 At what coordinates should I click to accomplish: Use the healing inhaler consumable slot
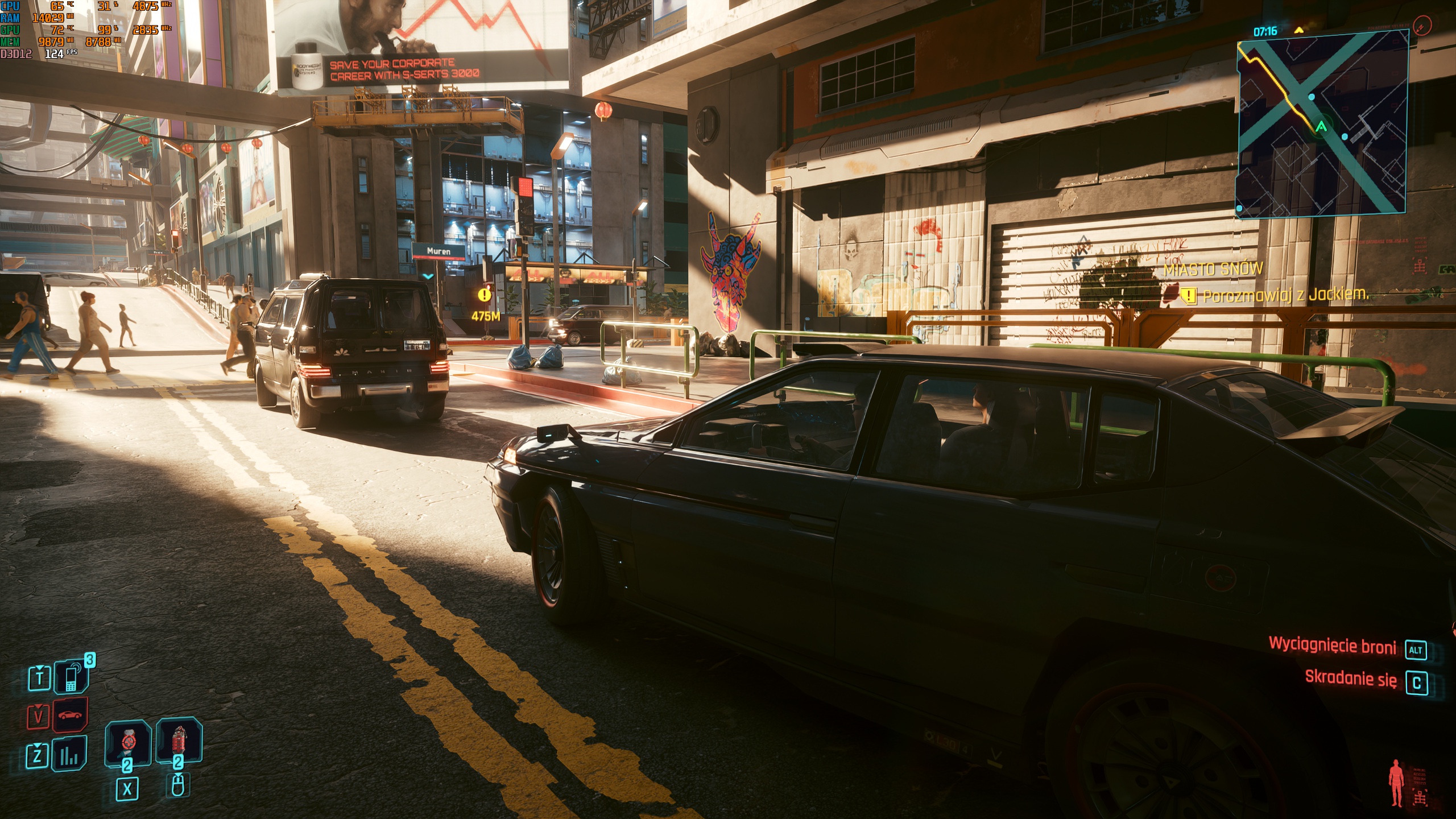tap(127, 742)
